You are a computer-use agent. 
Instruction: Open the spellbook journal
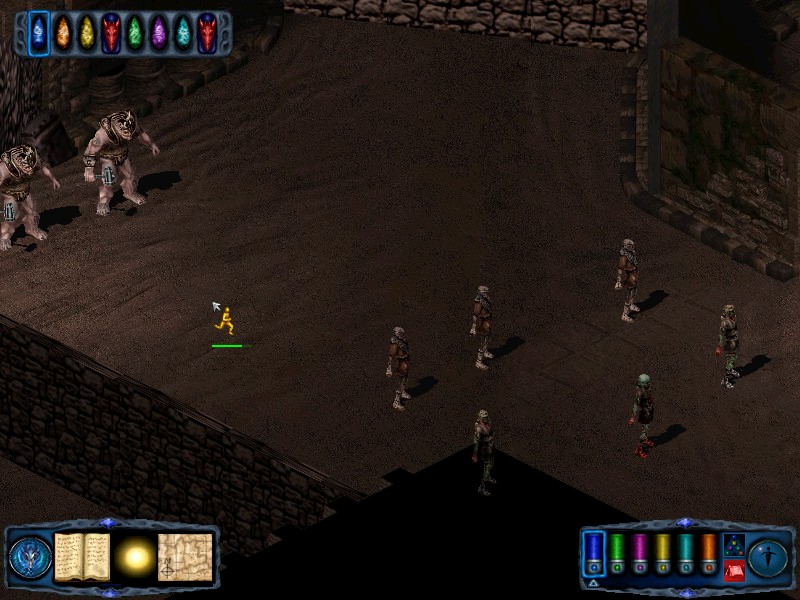coord(82,557)
